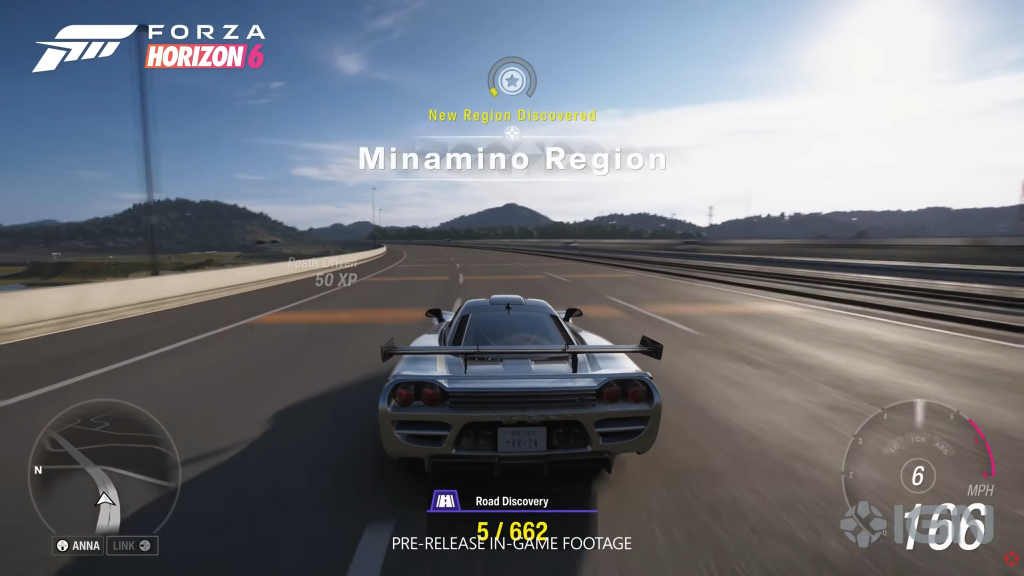Select the Minamino Region banner title
The width and height of the screenshot is (1024, 576).
512,159
